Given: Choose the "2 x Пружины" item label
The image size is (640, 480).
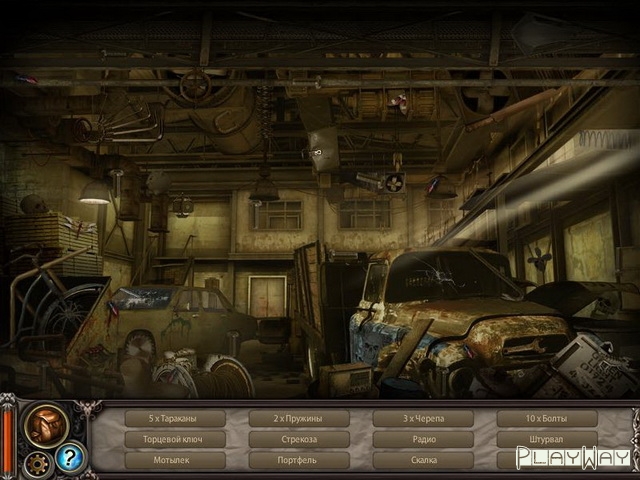Looking at the screenshot, I should tap(299, 418).
